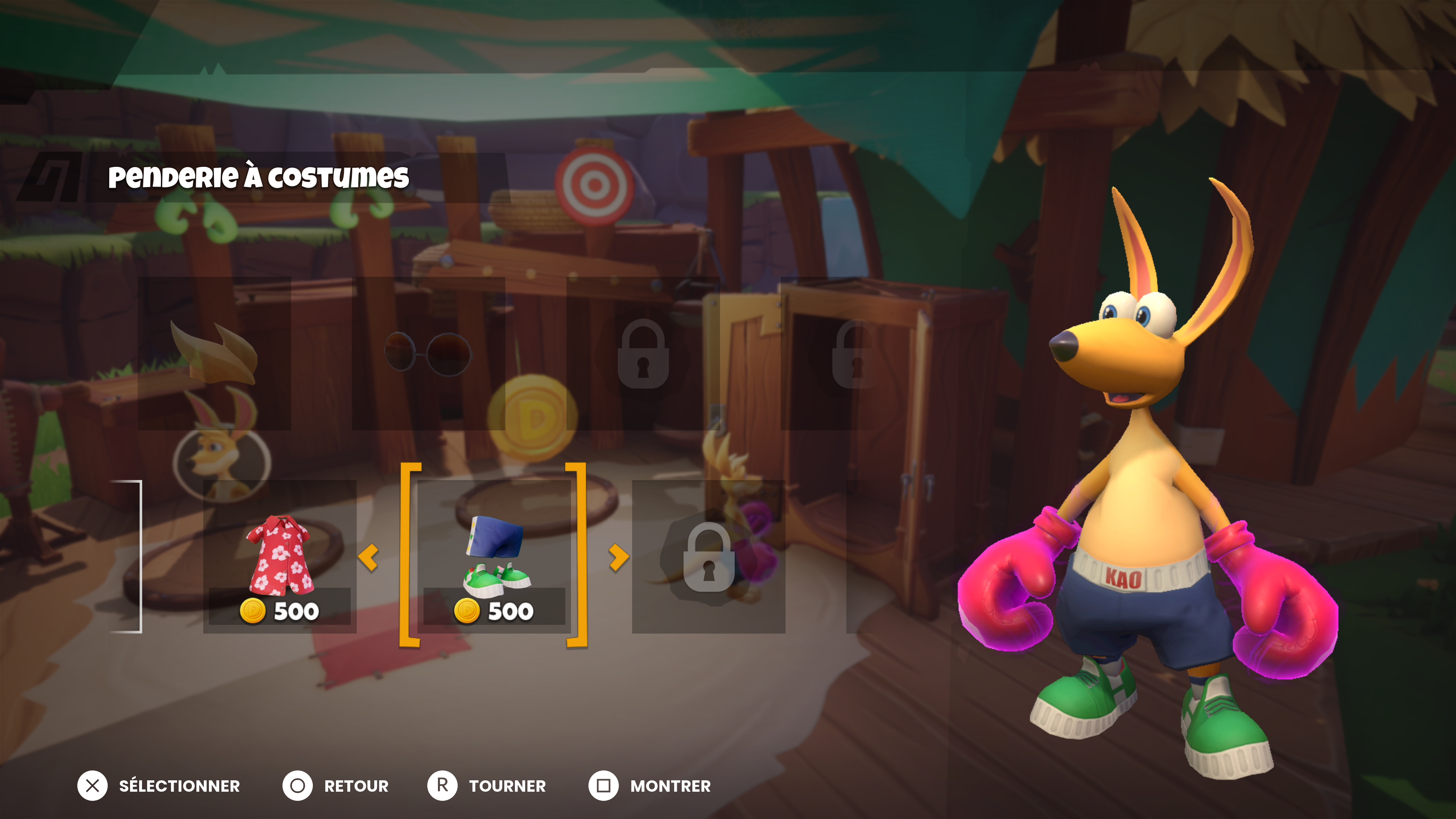Click the orange right arrow

pos(618,557)
